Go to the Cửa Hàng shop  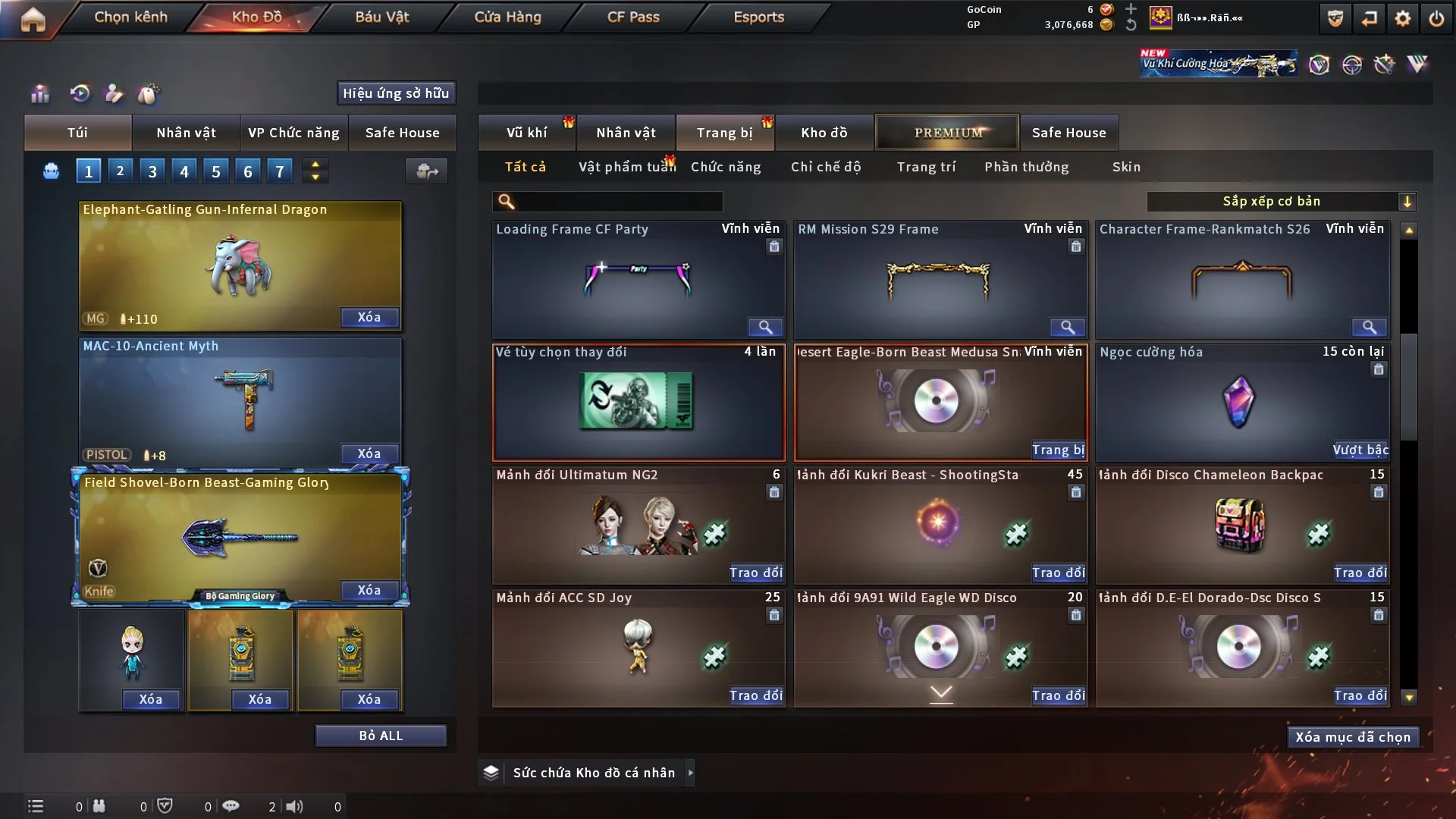(507, 17)
